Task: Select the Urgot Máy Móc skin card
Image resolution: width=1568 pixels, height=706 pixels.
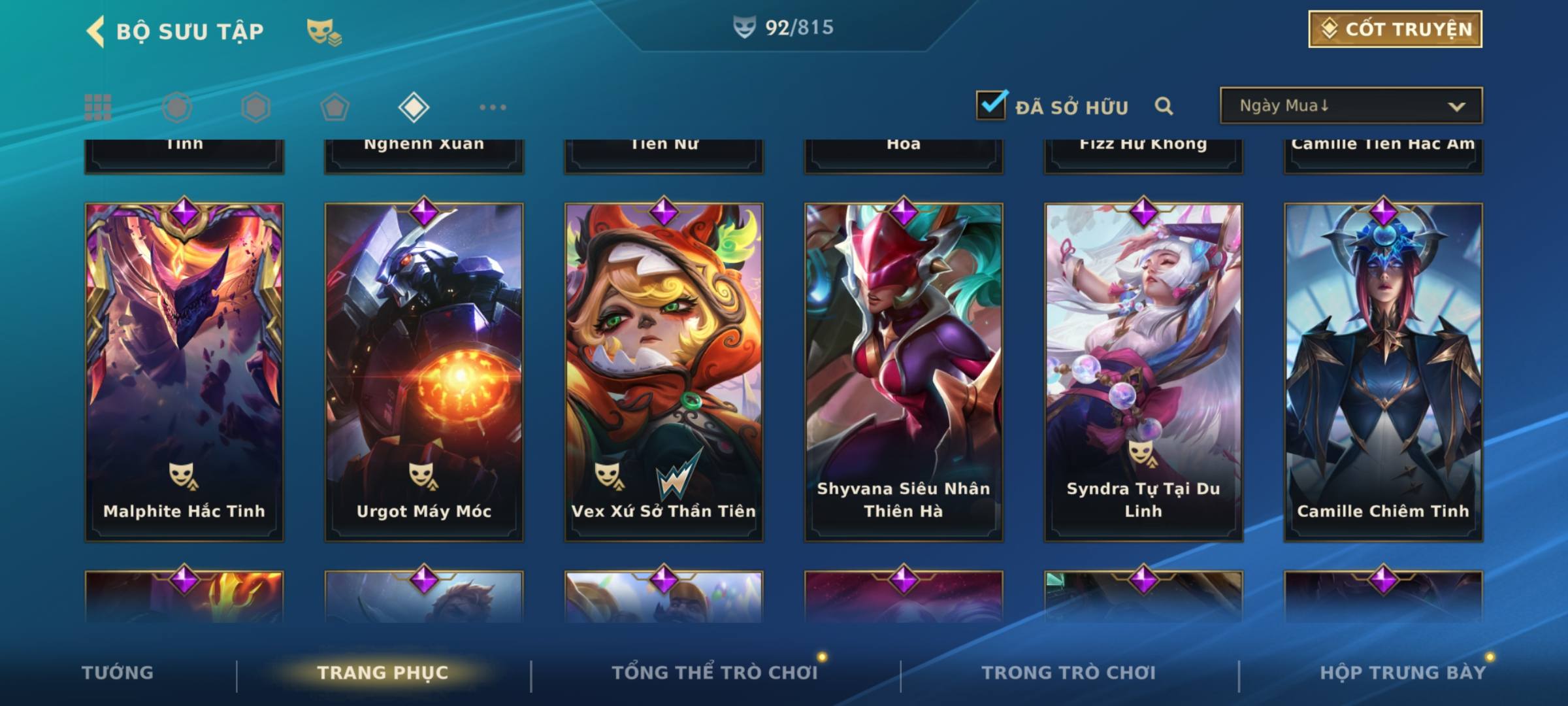Action: tap(424, 371)
